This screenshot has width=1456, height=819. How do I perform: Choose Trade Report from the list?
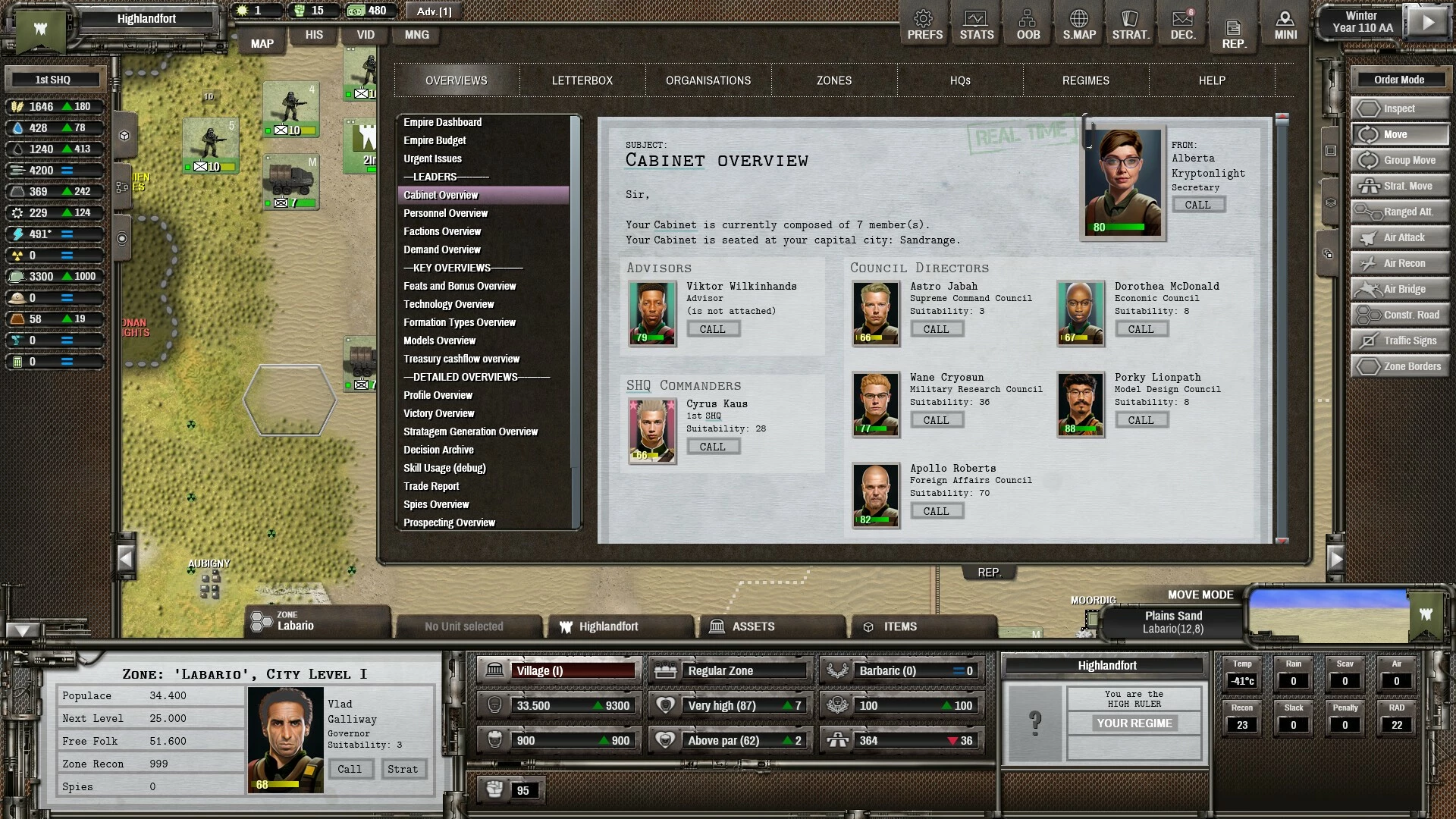[431, 486]
